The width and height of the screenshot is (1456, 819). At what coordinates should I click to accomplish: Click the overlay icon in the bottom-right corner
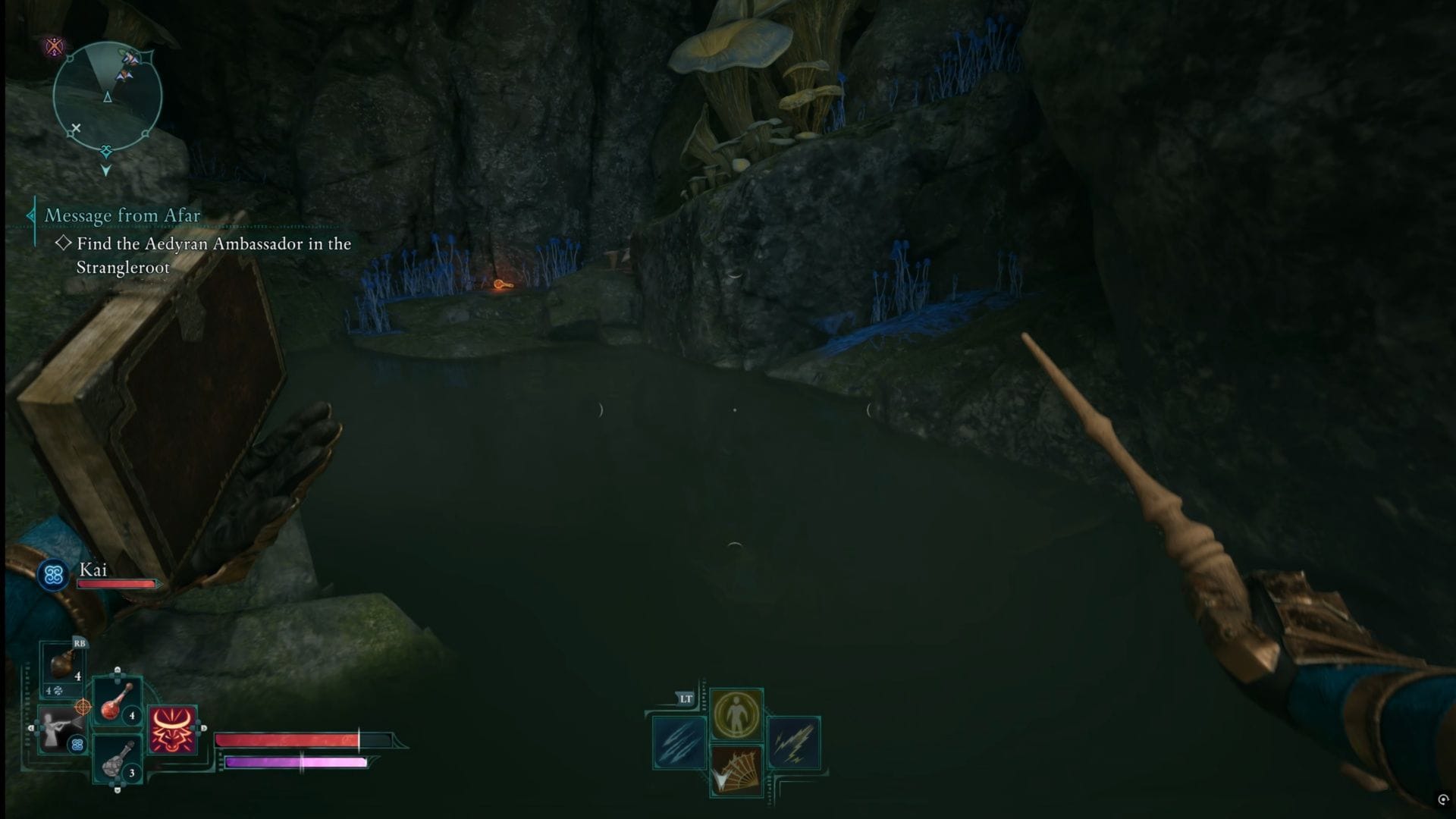(1442, 799)
